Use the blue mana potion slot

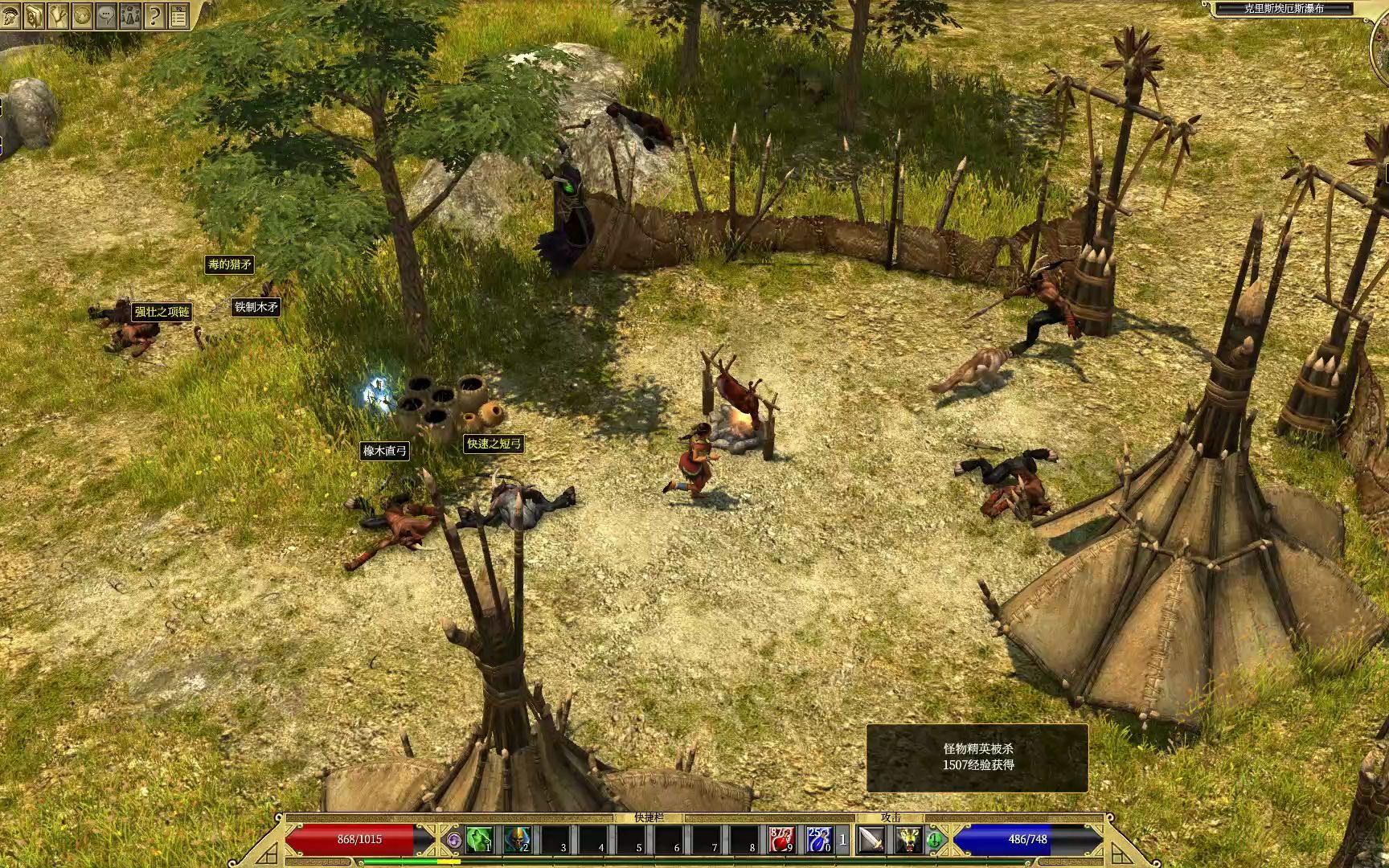coord(818,840)
